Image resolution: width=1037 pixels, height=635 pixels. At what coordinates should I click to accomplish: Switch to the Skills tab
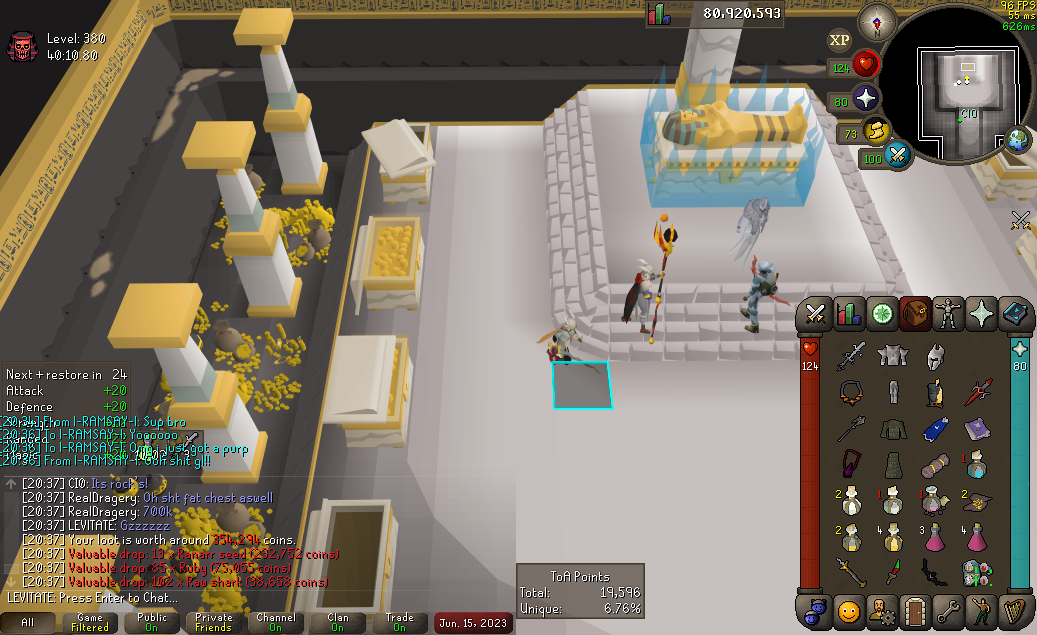[x=848, y=314]
